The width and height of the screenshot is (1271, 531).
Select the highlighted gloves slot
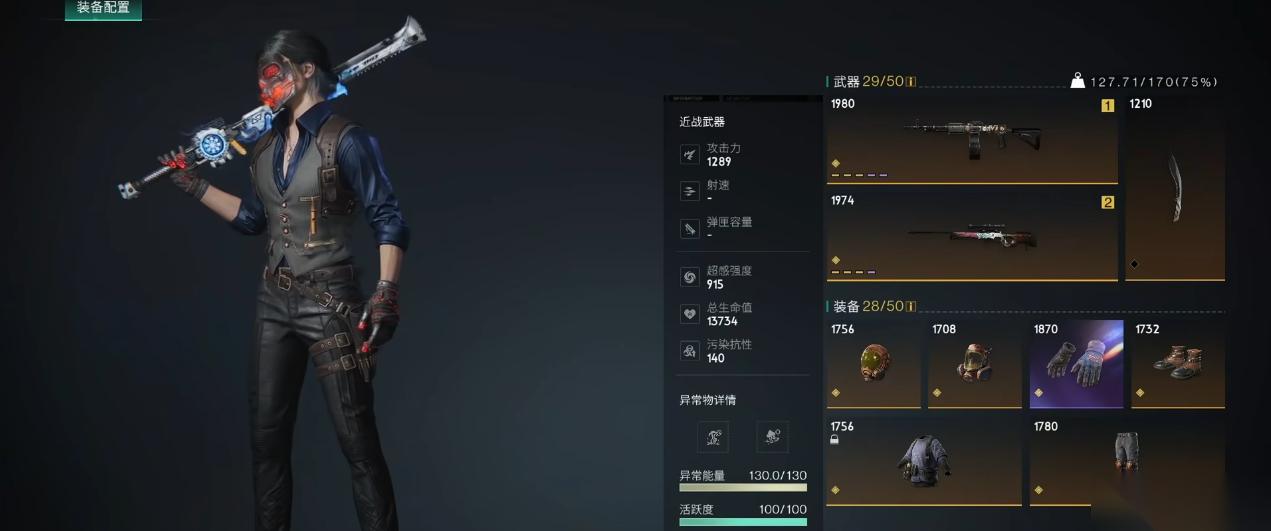pos(1076,364)
